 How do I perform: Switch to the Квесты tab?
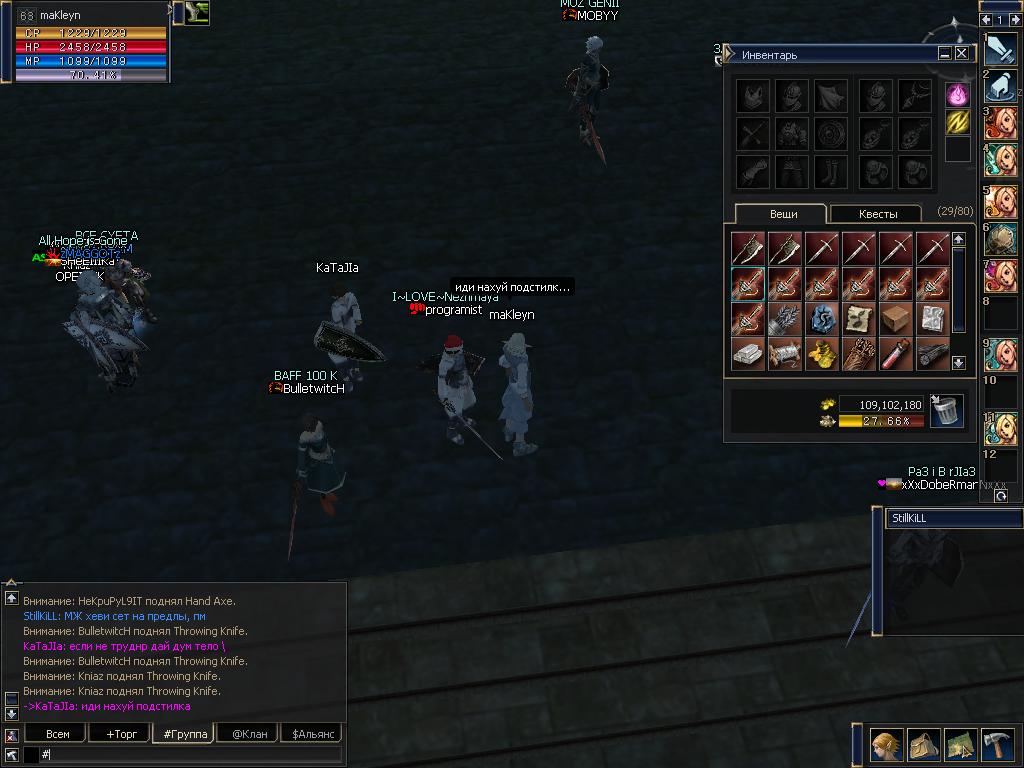[876, 213]
